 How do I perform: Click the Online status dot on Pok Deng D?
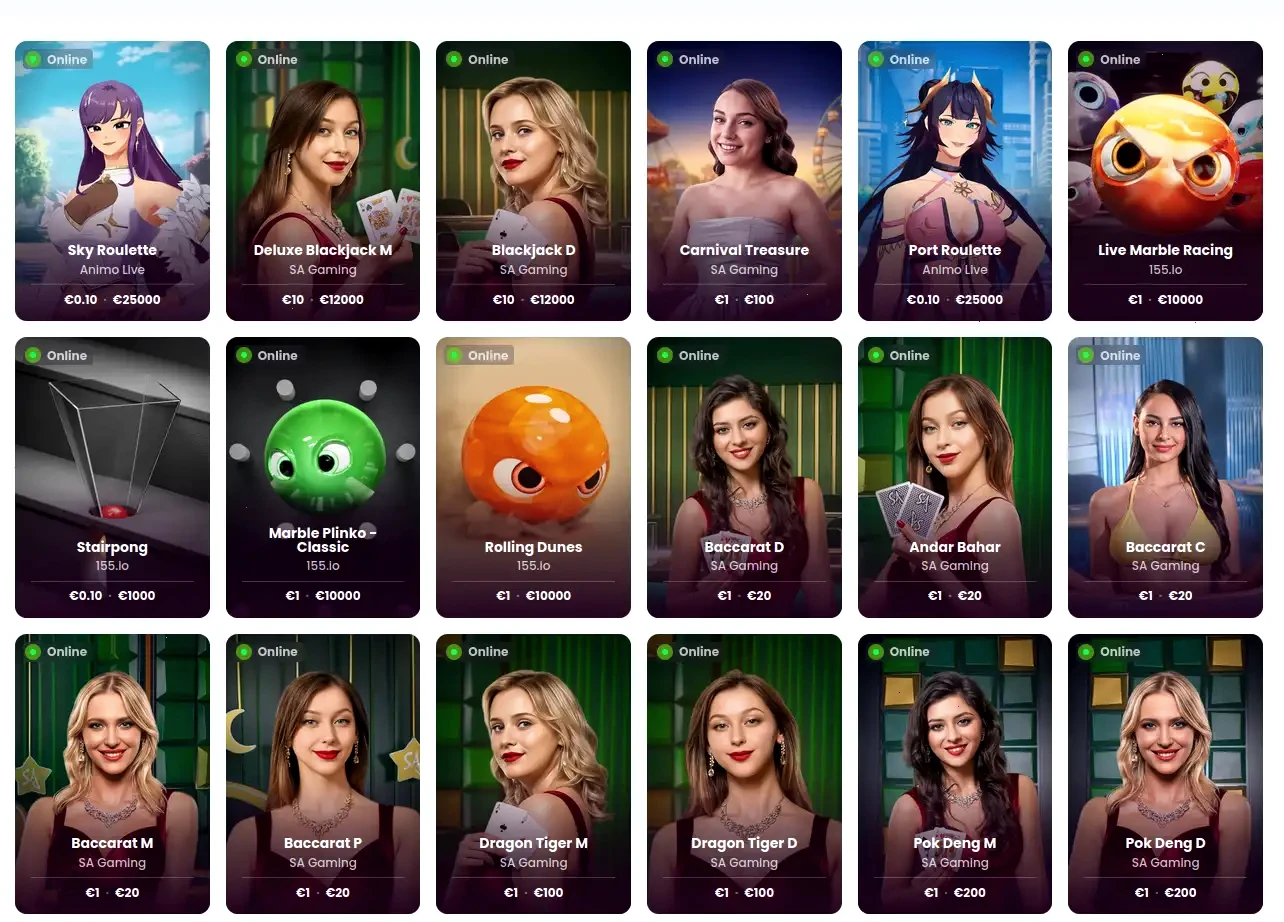coord(1085,651)
